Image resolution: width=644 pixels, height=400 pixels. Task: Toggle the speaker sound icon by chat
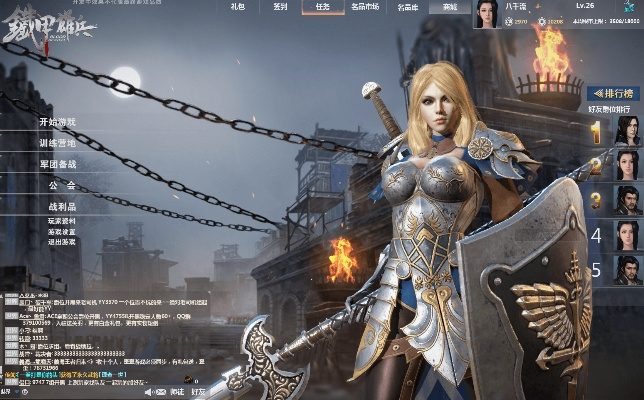[x=151, y=392]
